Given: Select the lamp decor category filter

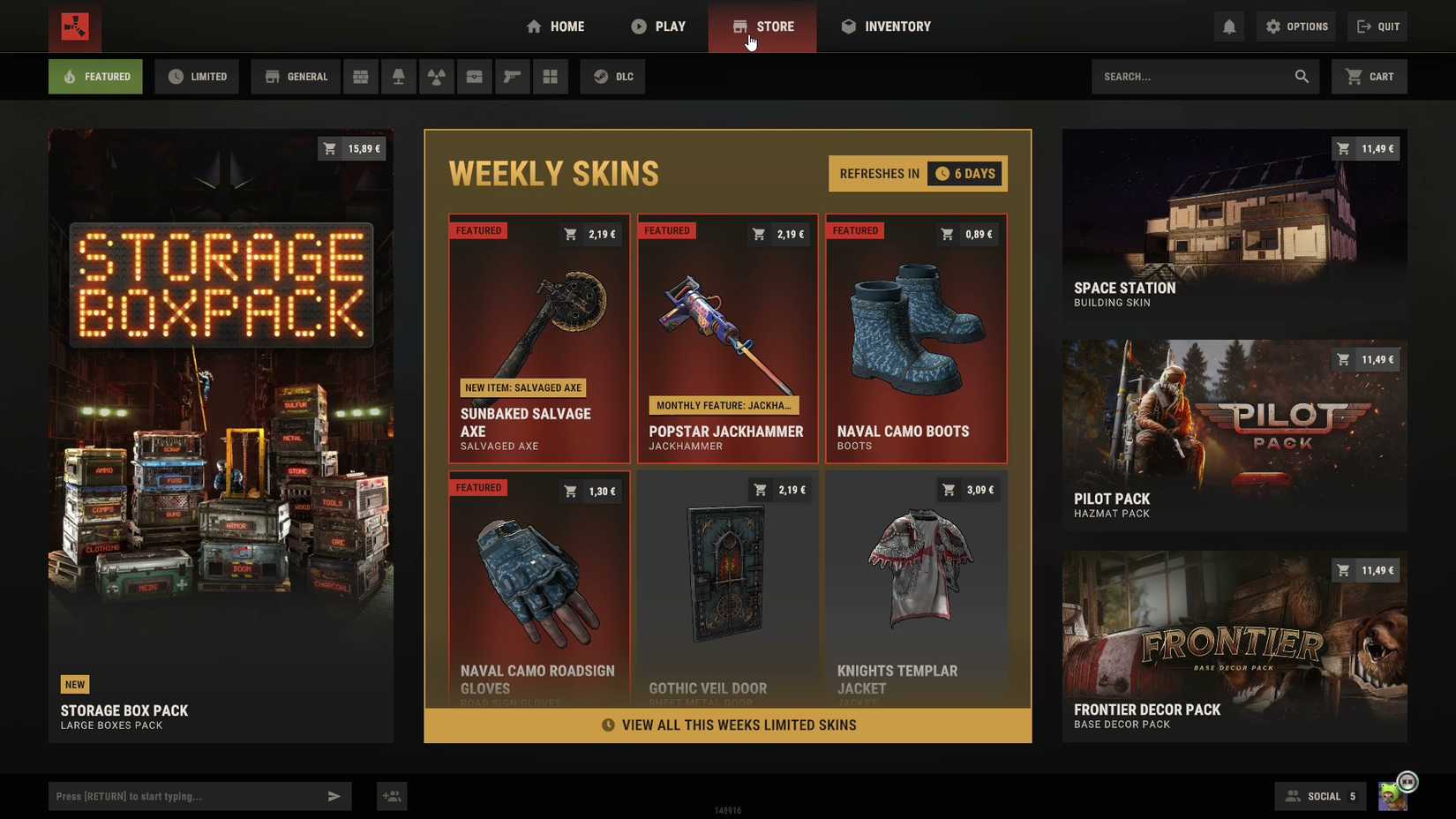Looking at the screenshot, I should 398,76.
